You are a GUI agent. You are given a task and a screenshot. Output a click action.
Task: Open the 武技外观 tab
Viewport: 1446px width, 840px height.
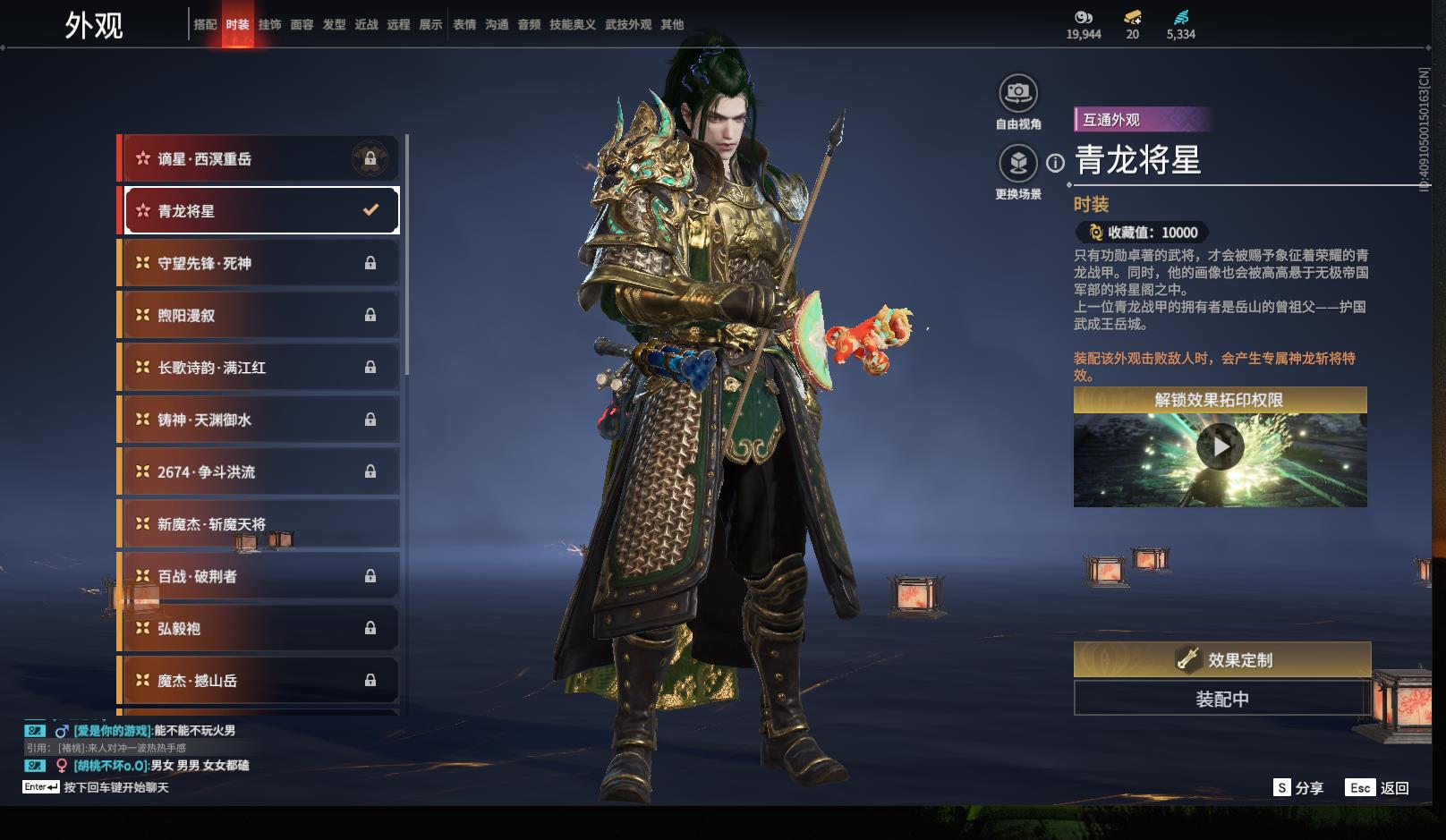(x=627, y=25)
